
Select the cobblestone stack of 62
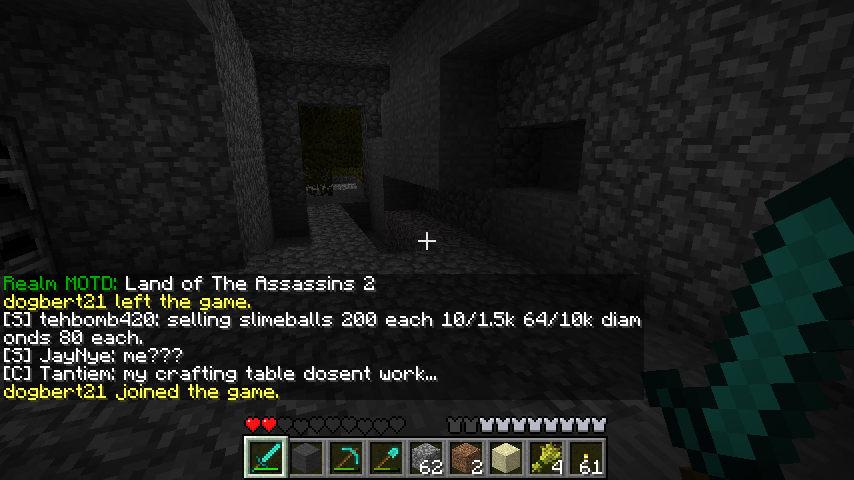click(427, 459)
